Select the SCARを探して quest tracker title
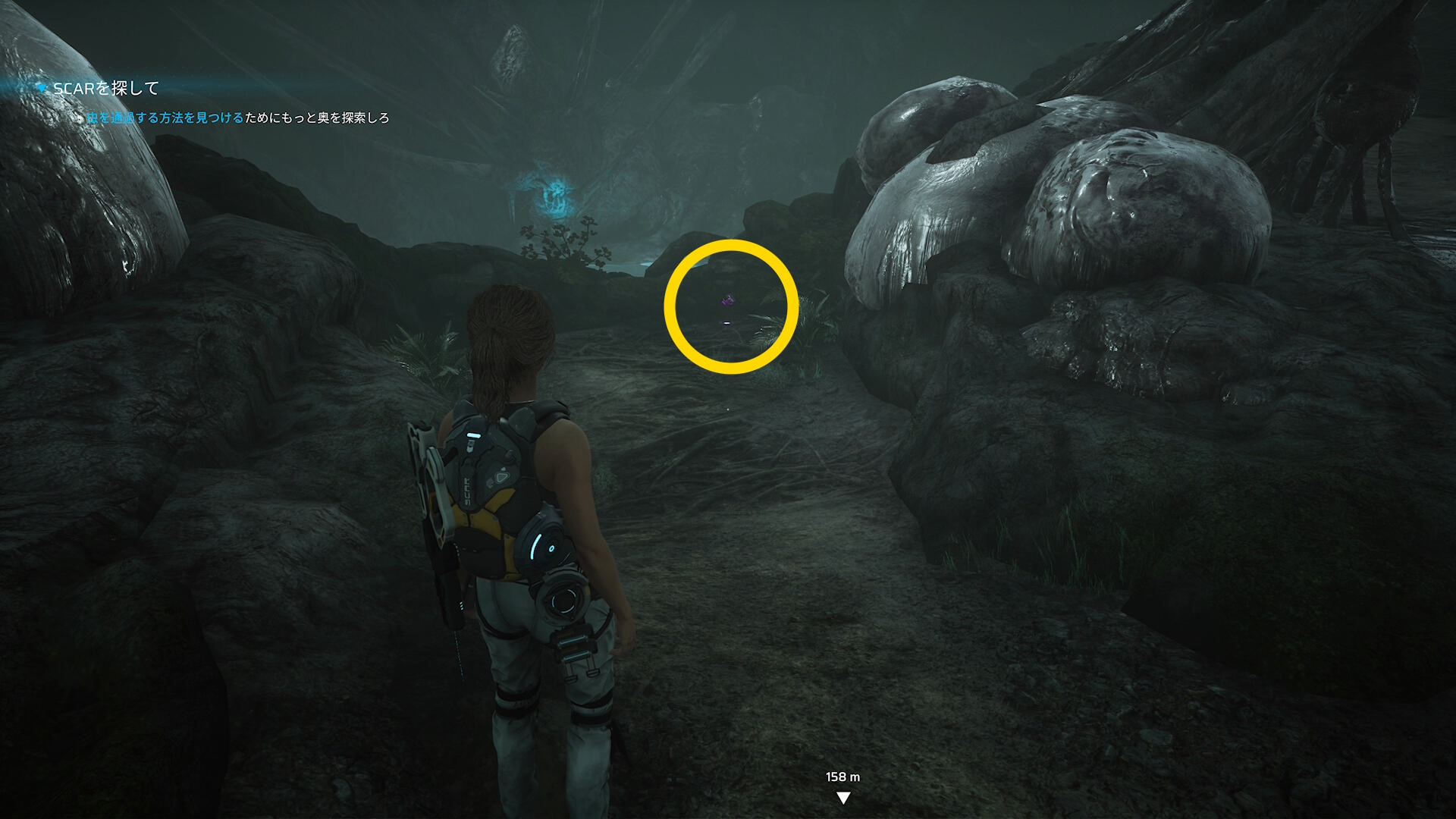1456x819 pixels. (x=105, y=89)
